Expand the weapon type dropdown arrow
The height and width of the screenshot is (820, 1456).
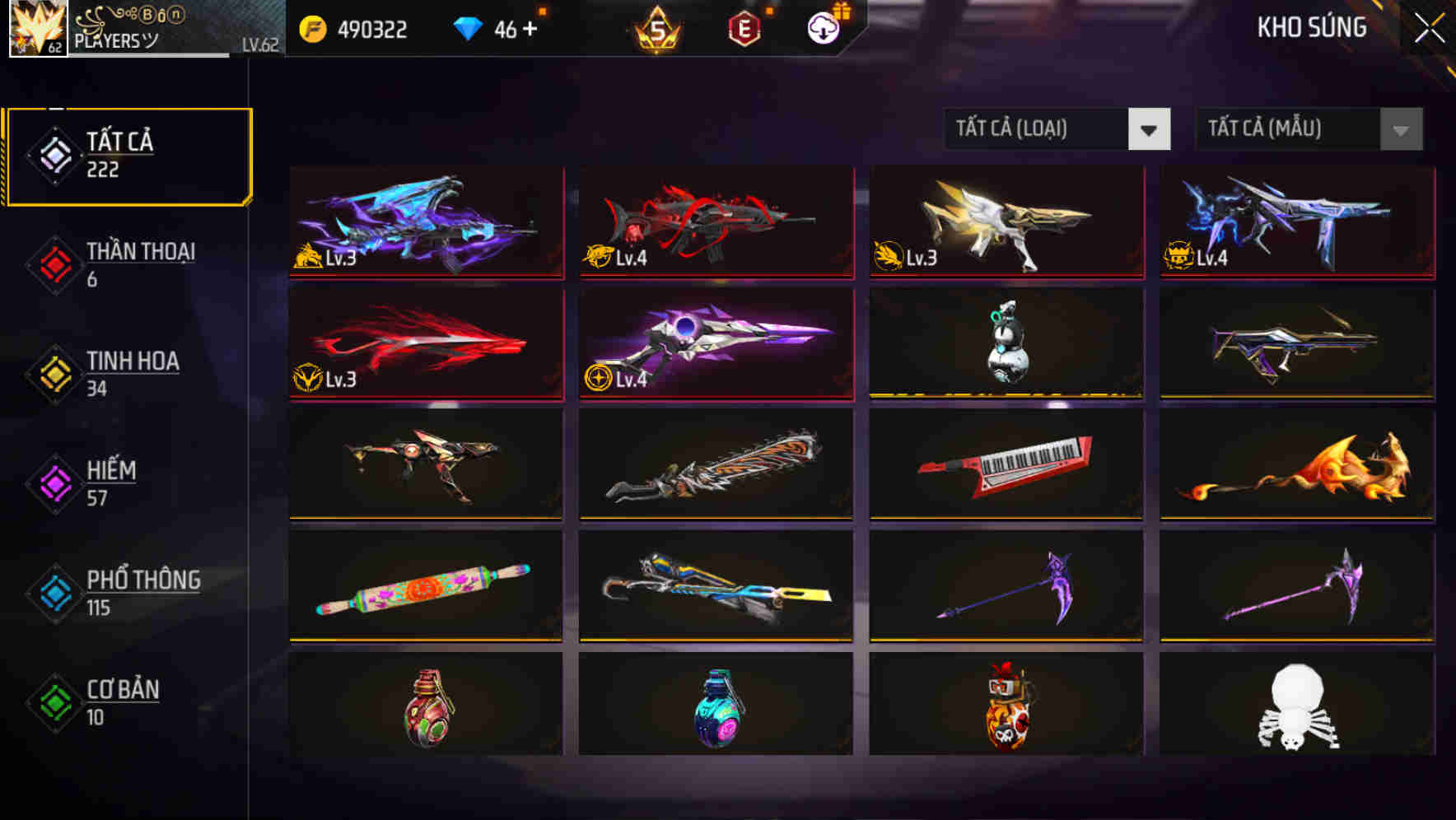pyautogui.click(x=1150, y=129)
